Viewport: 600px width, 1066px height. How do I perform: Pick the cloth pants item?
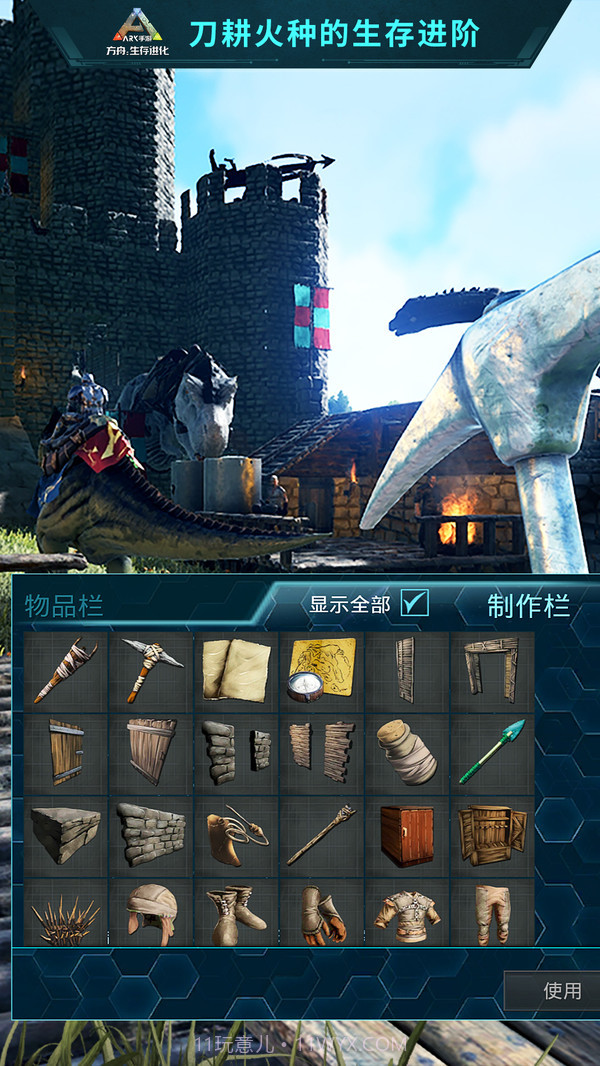pos(492,912)
